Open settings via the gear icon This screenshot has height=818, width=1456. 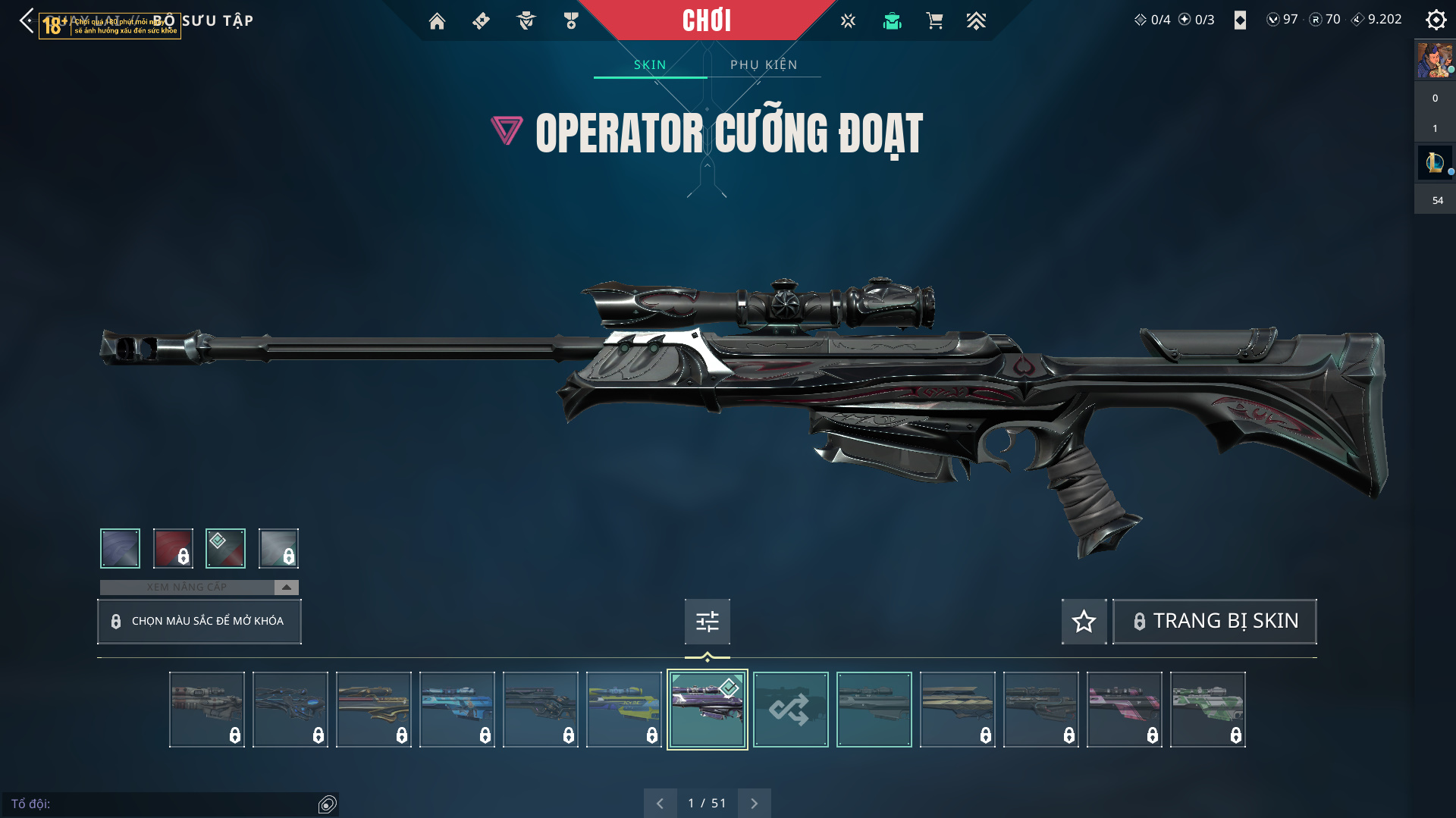point(1436,20)
